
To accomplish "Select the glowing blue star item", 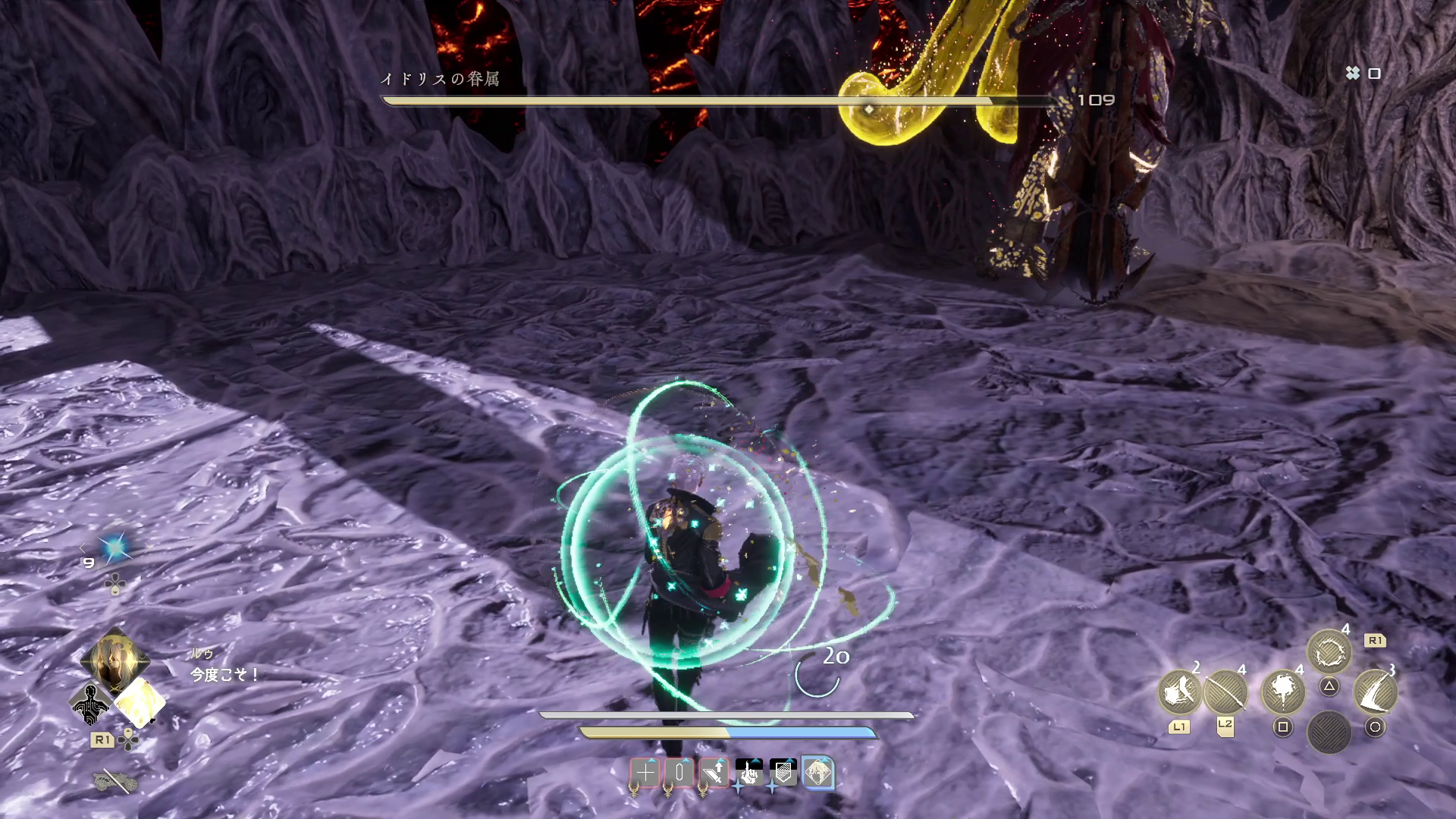I will point(115,547).
